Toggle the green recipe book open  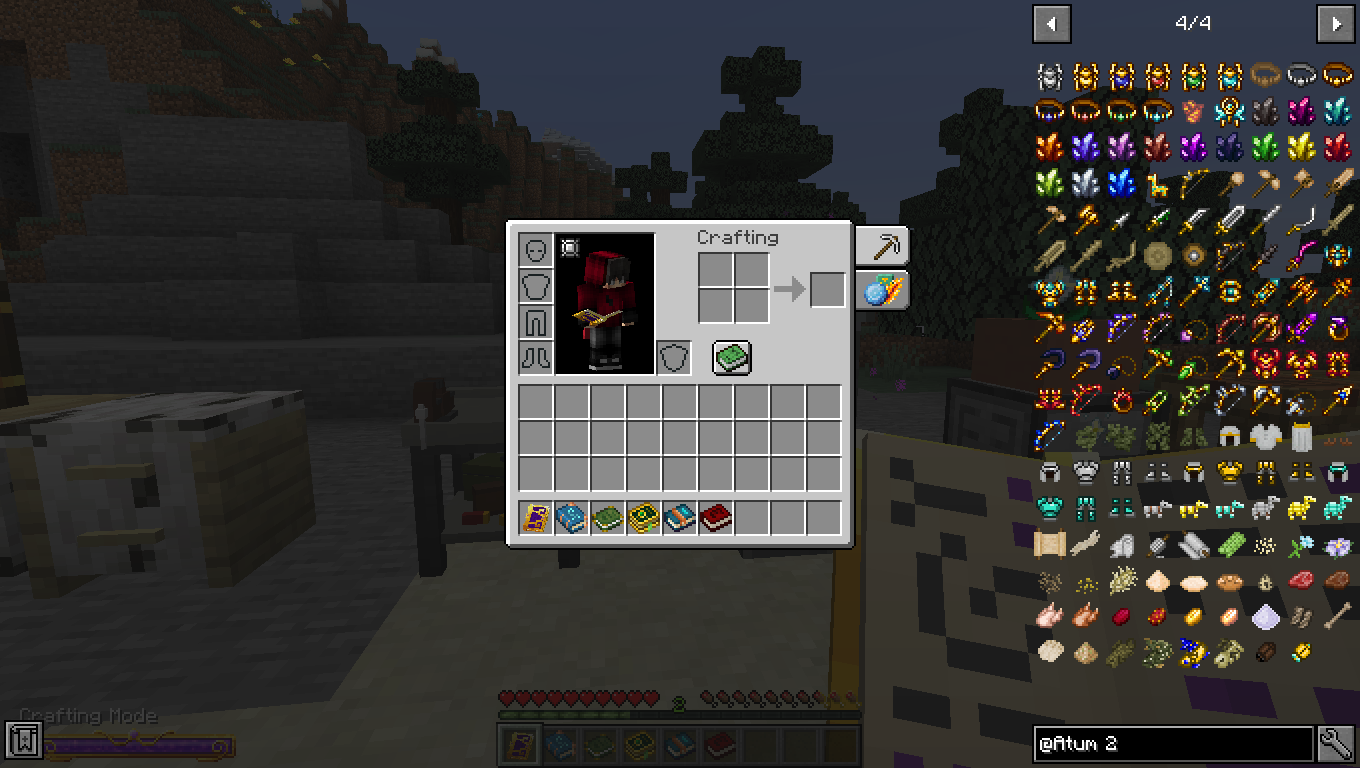click(x=730, y=357)
